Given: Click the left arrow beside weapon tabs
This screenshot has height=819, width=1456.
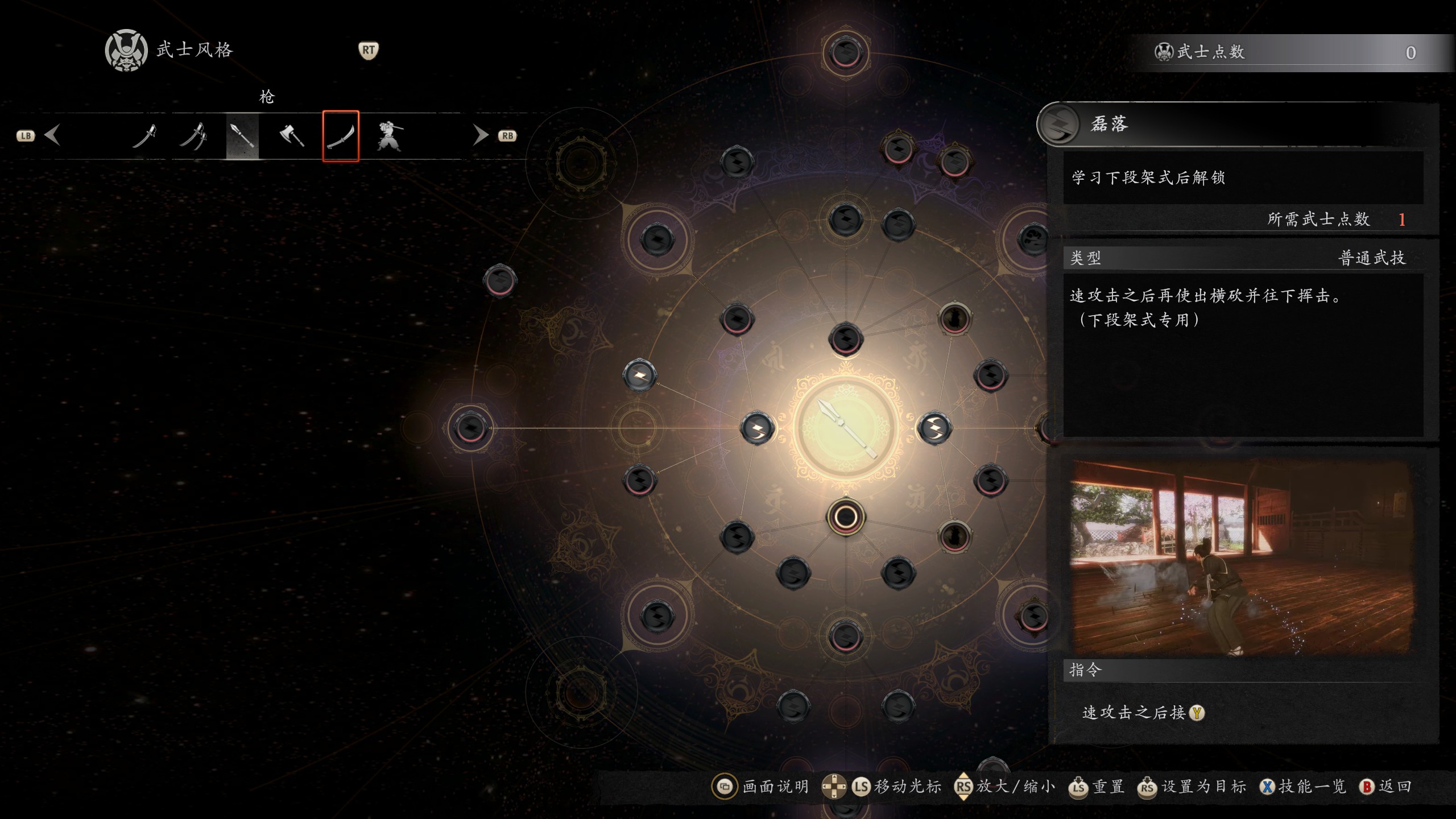Looking at the screenshot, I should click(52, 135).
